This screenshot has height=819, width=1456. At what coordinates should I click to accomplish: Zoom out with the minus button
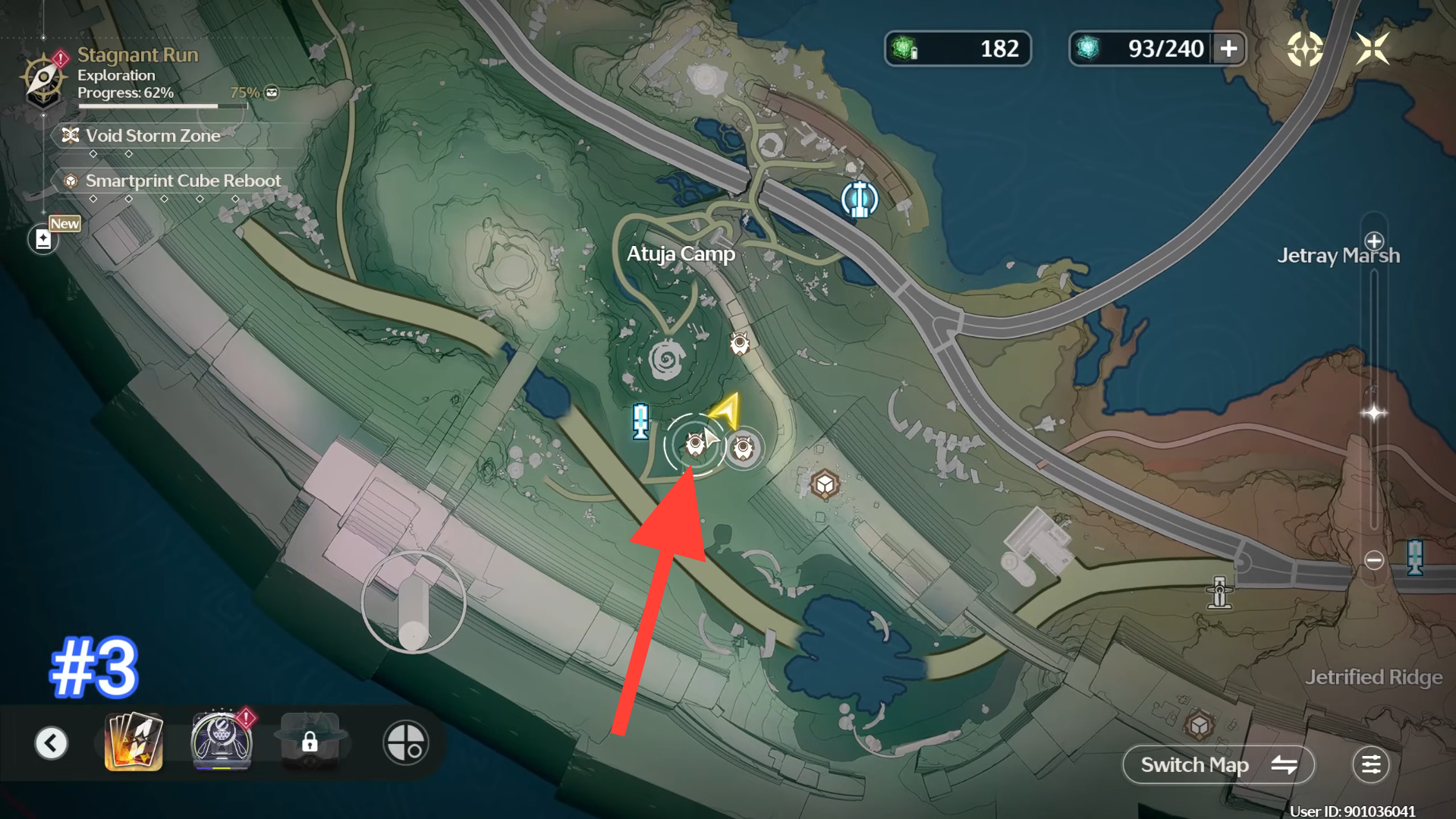[x=1373, y=560]
